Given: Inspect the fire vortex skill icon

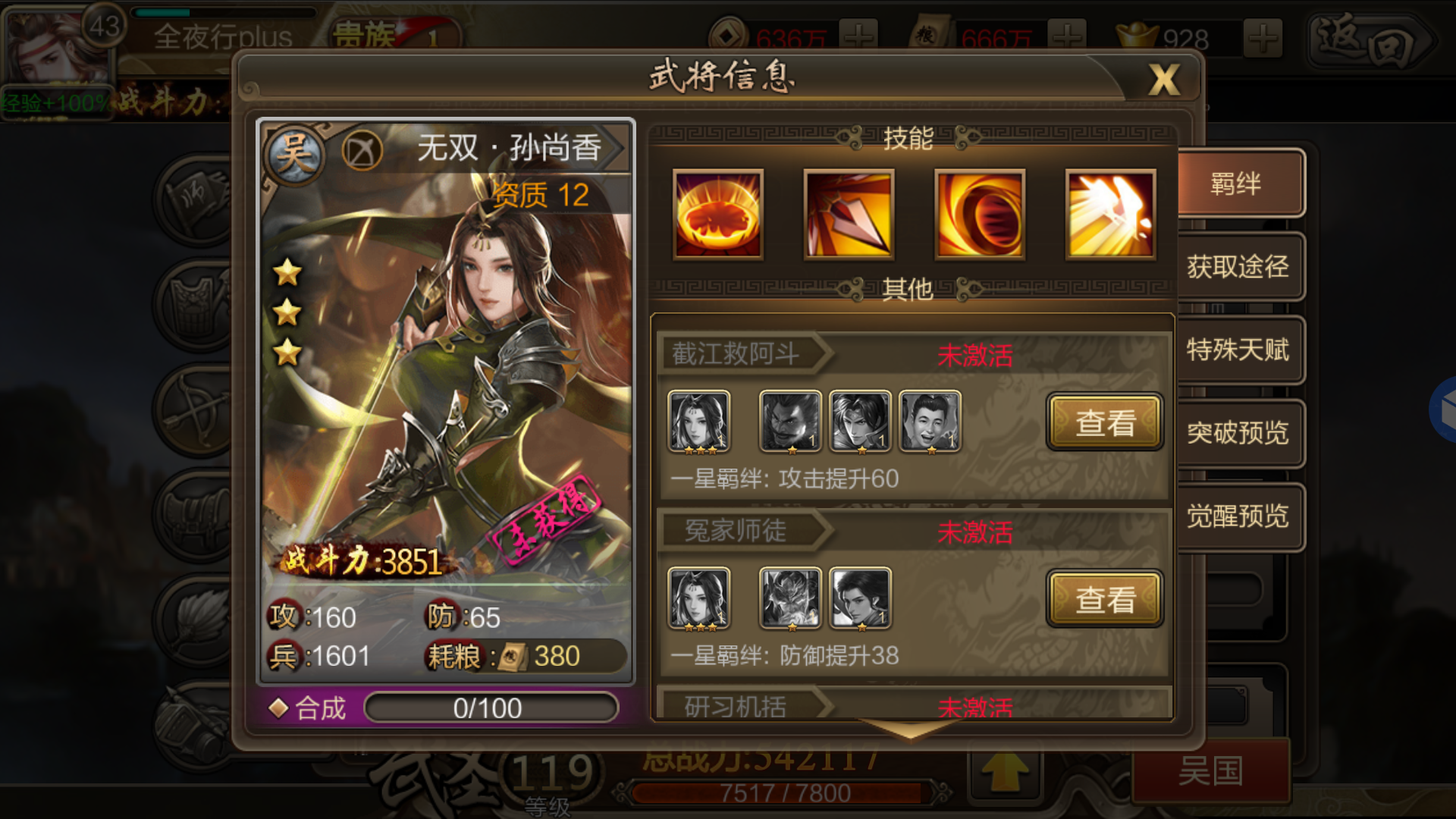Looking at the screenshot, I should click(980, 215).
